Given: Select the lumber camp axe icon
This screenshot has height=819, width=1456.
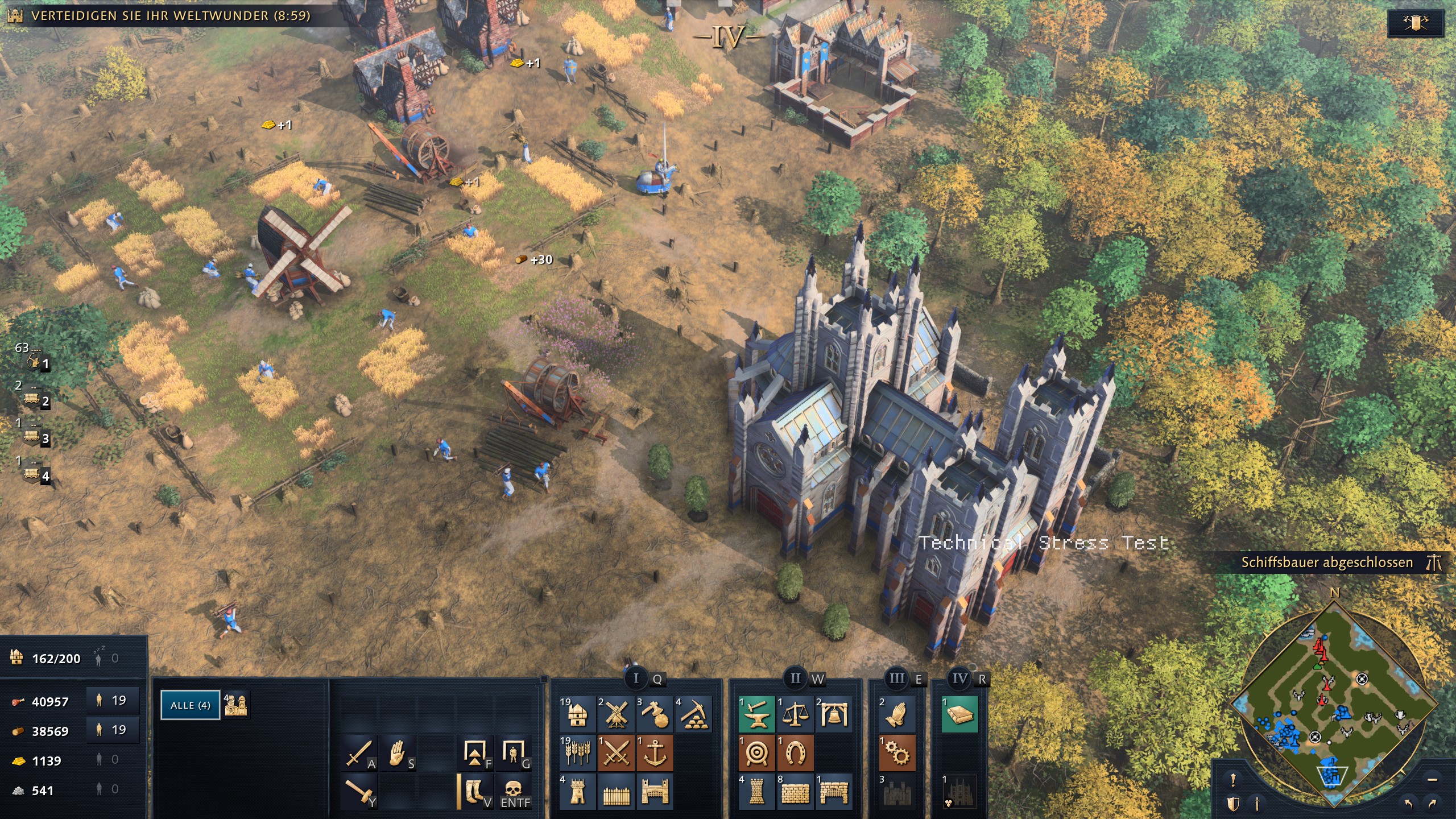Looking at the screenshot, I should click(655, 714).
